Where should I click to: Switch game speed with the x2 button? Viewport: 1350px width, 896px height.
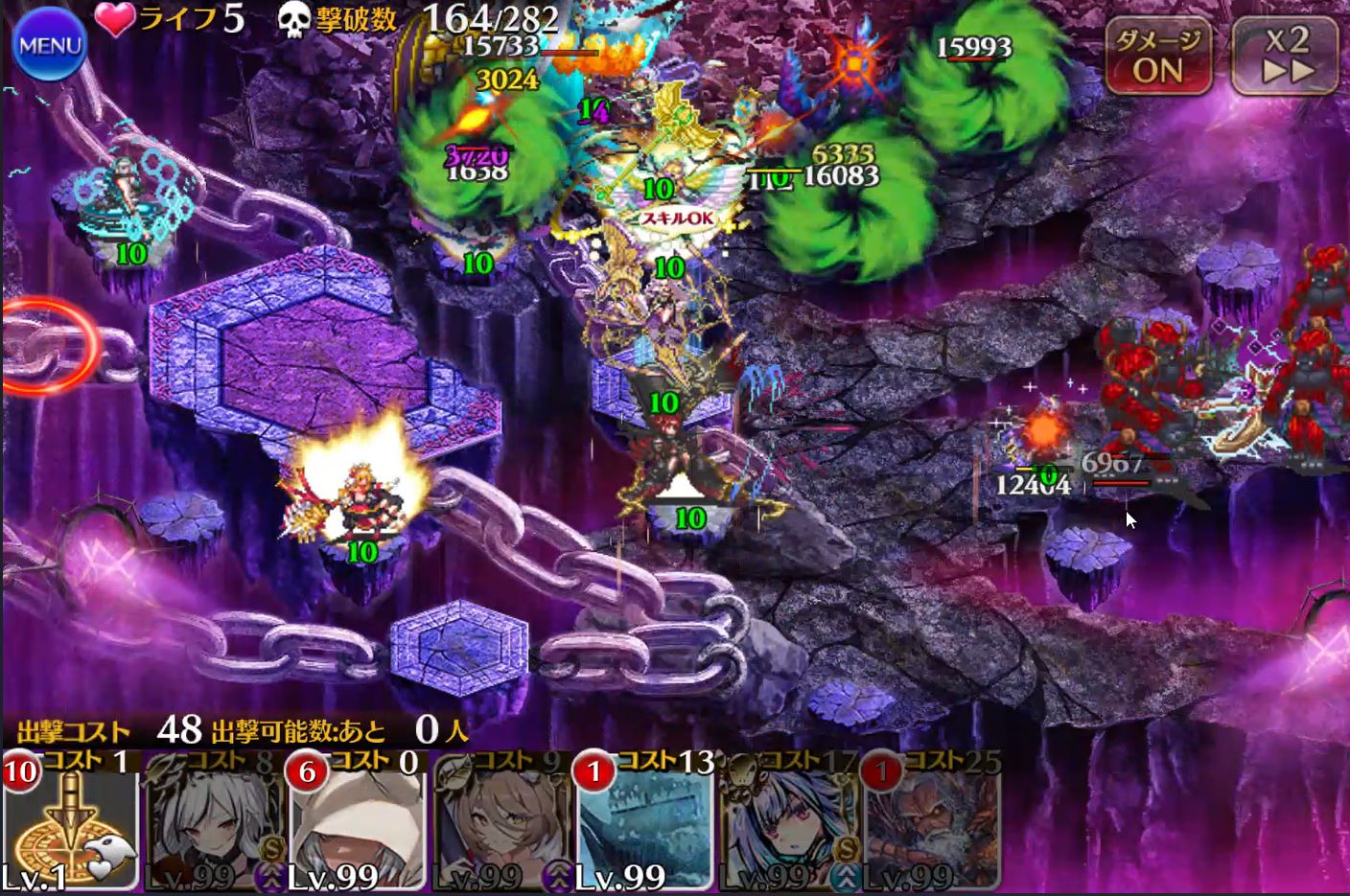coord(1285,56)
